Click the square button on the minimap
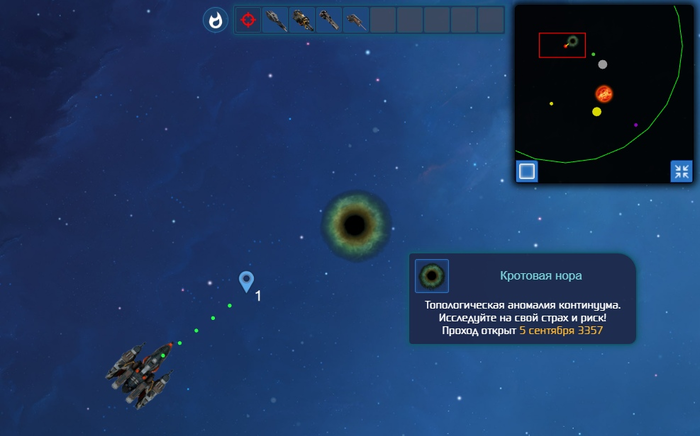The width and height of the screenshot is (700, 436). (x=527, y=171)
